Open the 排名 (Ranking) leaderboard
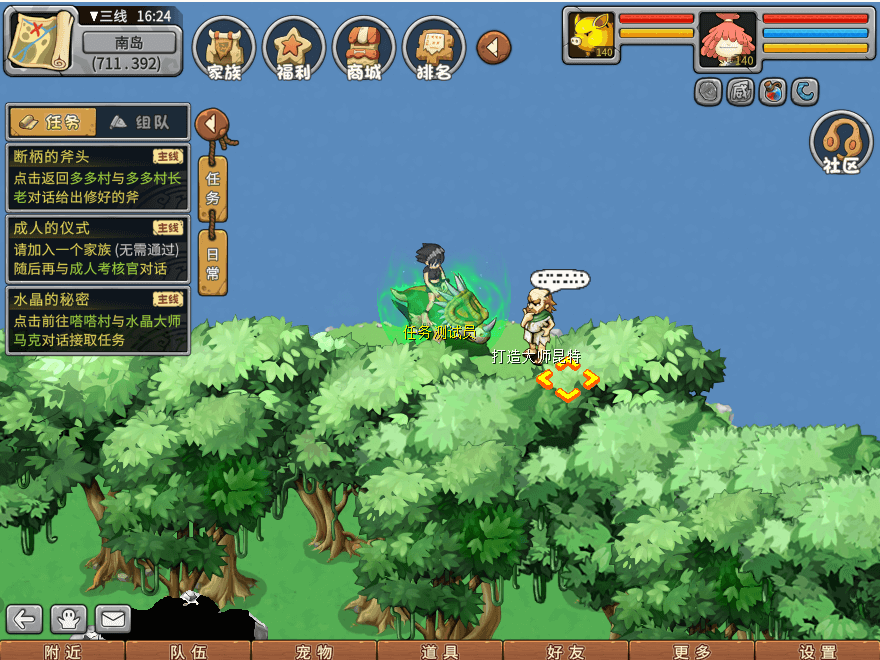This screenshot has width=880, height=660. 434,48
